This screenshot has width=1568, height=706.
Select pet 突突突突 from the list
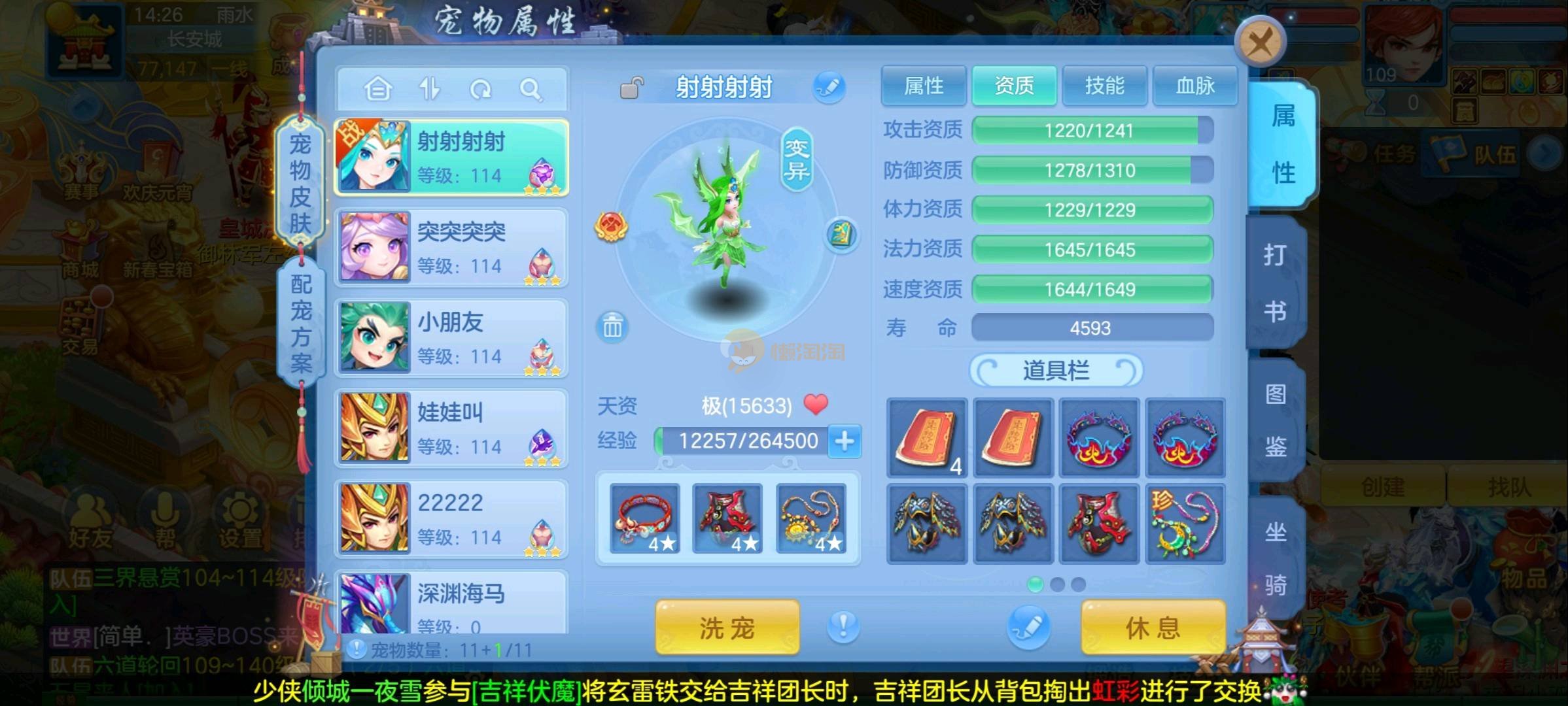(451, 248)
